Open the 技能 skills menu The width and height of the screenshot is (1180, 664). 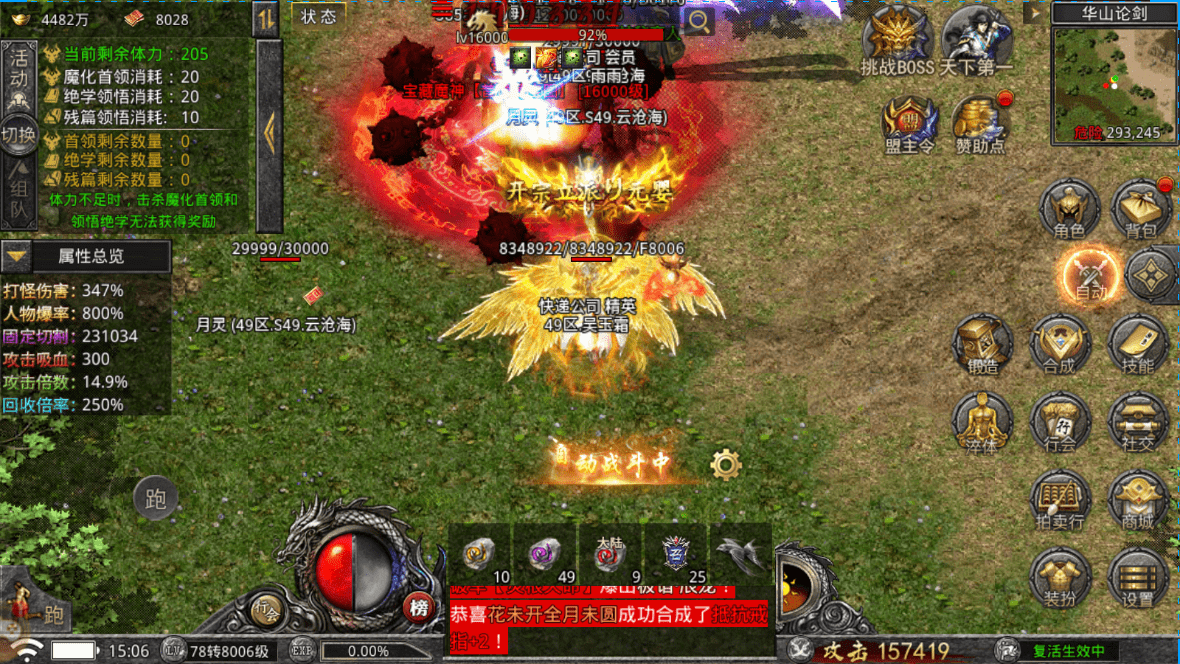[x=1137, y=345]
